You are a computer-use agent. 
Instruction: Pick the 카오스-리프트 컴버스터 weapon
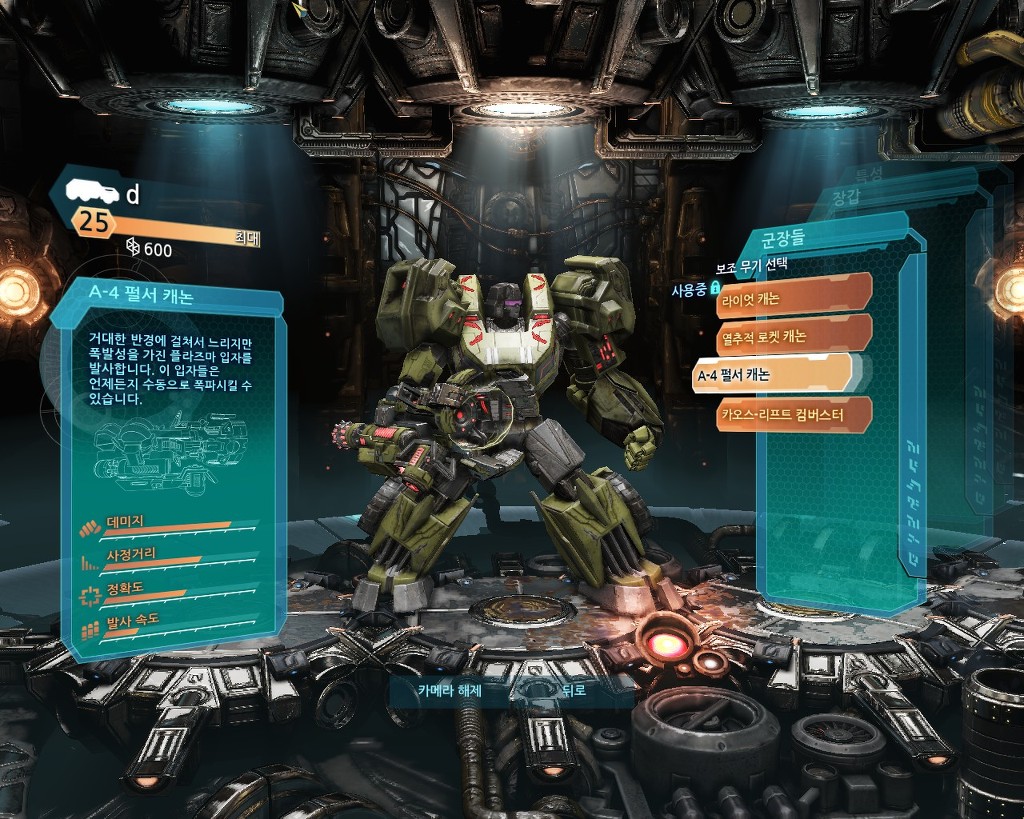(792, 413)
